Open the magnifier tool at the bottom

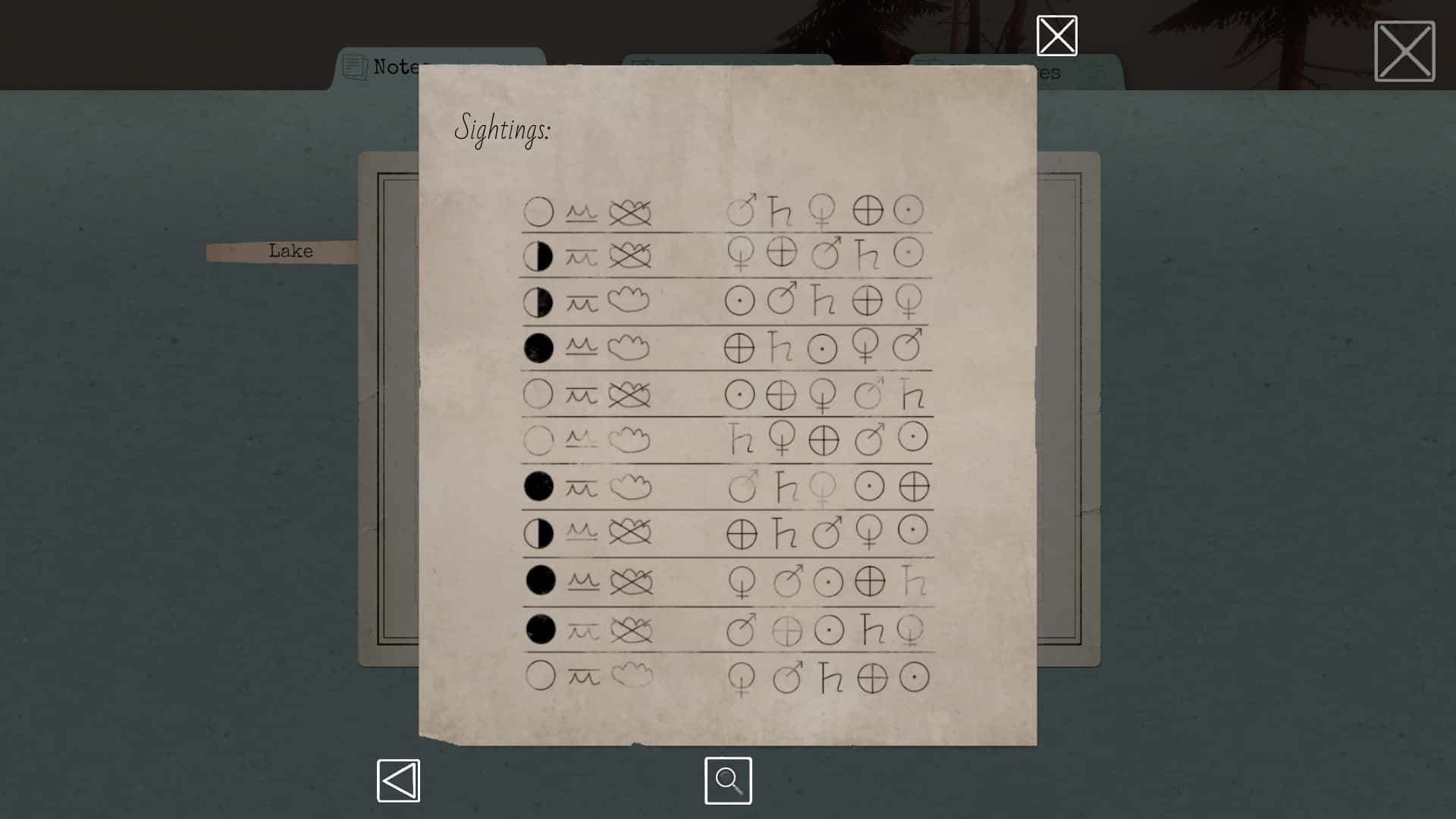point(727,780)
